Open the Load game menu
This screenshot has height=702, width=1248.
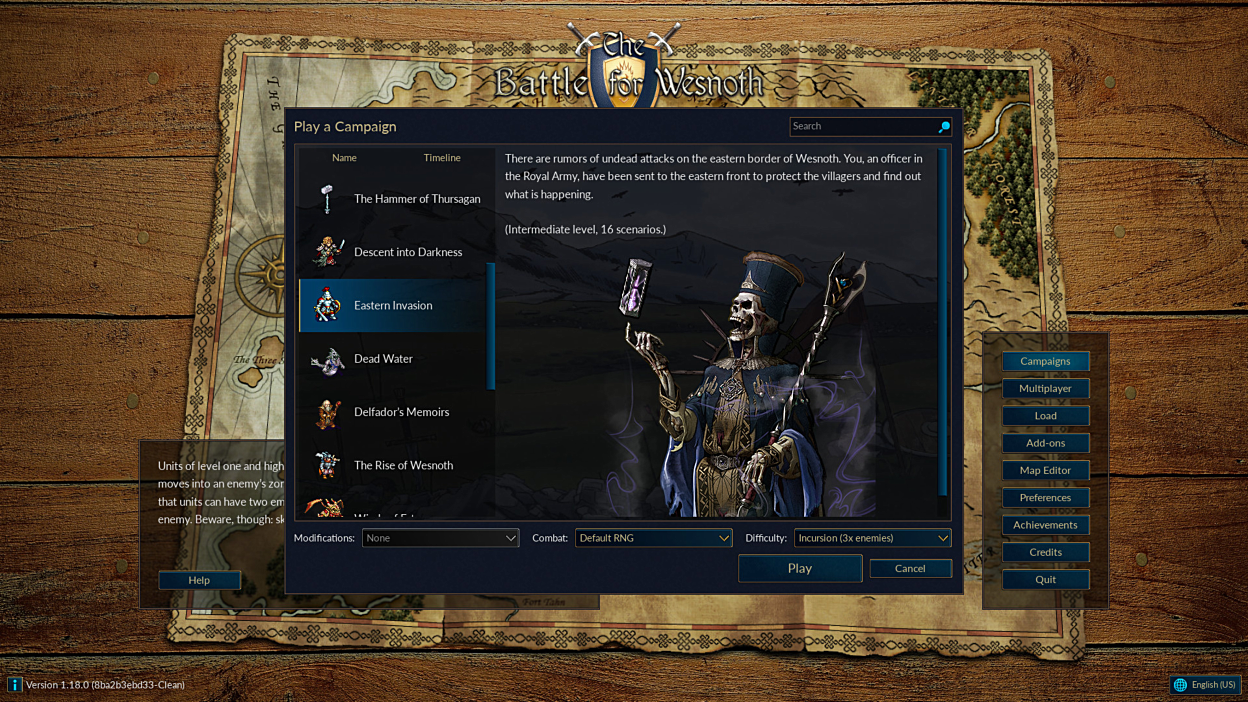tap(1045, 416)
